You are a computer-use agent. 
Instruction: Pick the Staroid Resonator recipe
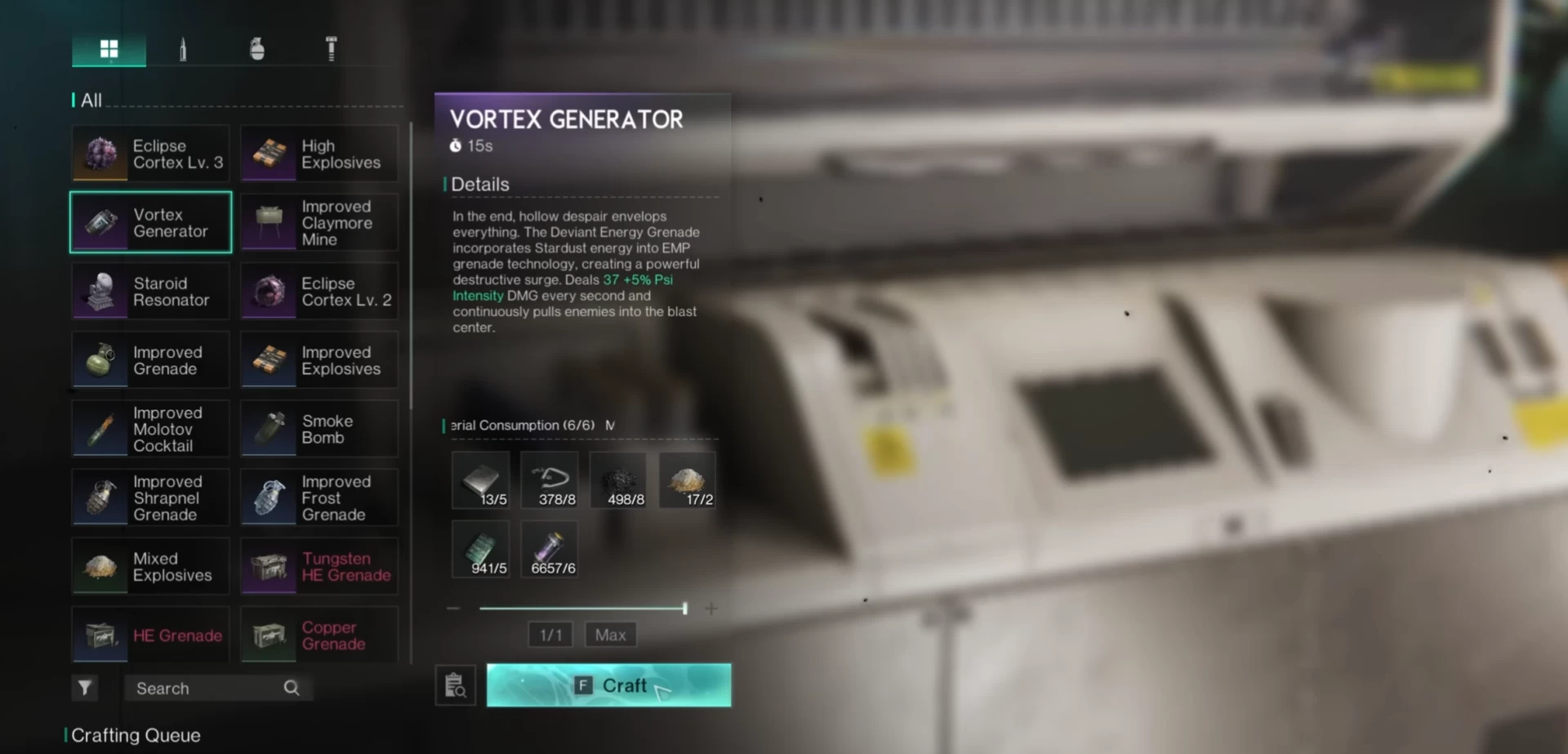click(x=151, y=292)
